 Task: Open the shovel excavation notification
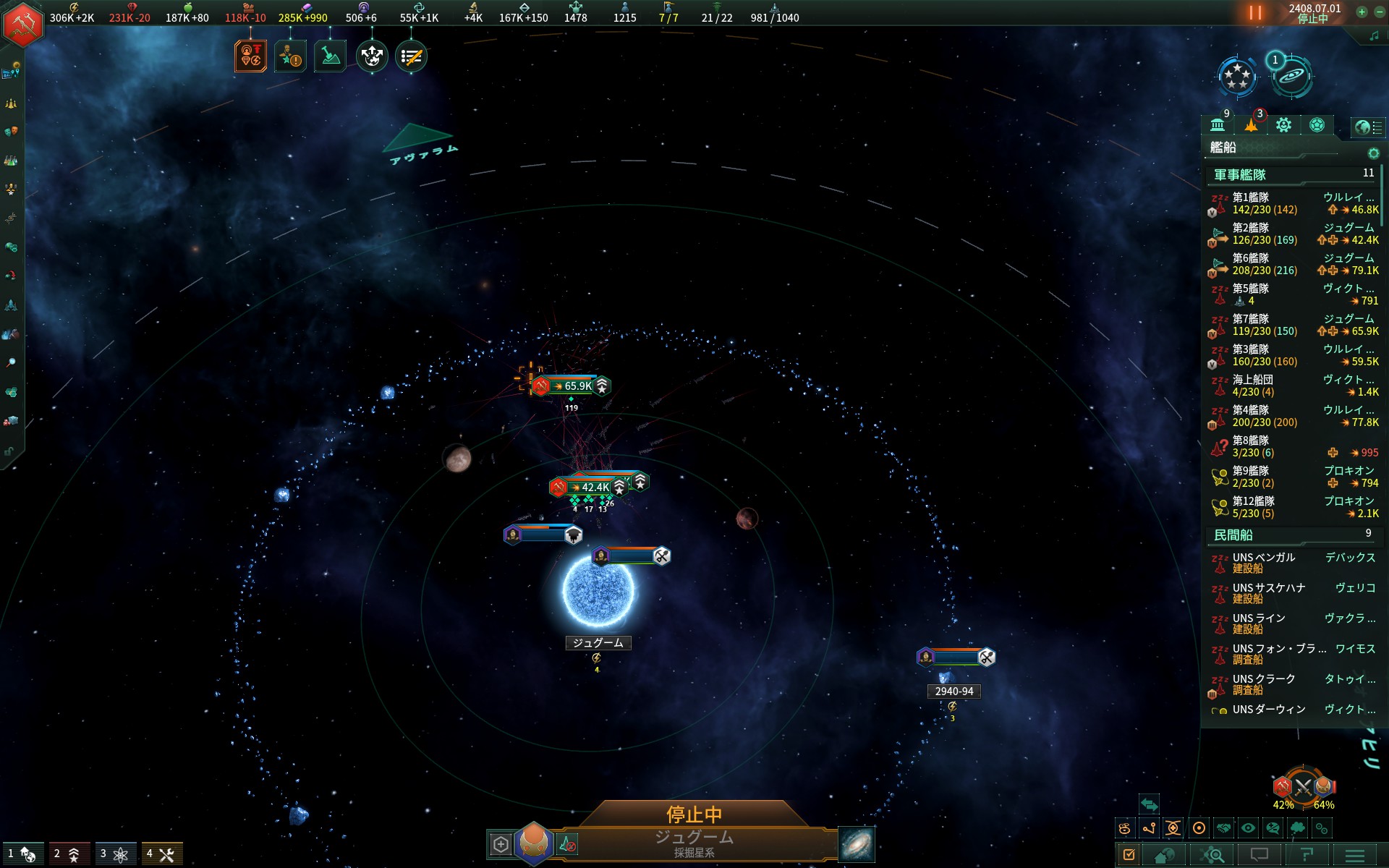point(330,56)
